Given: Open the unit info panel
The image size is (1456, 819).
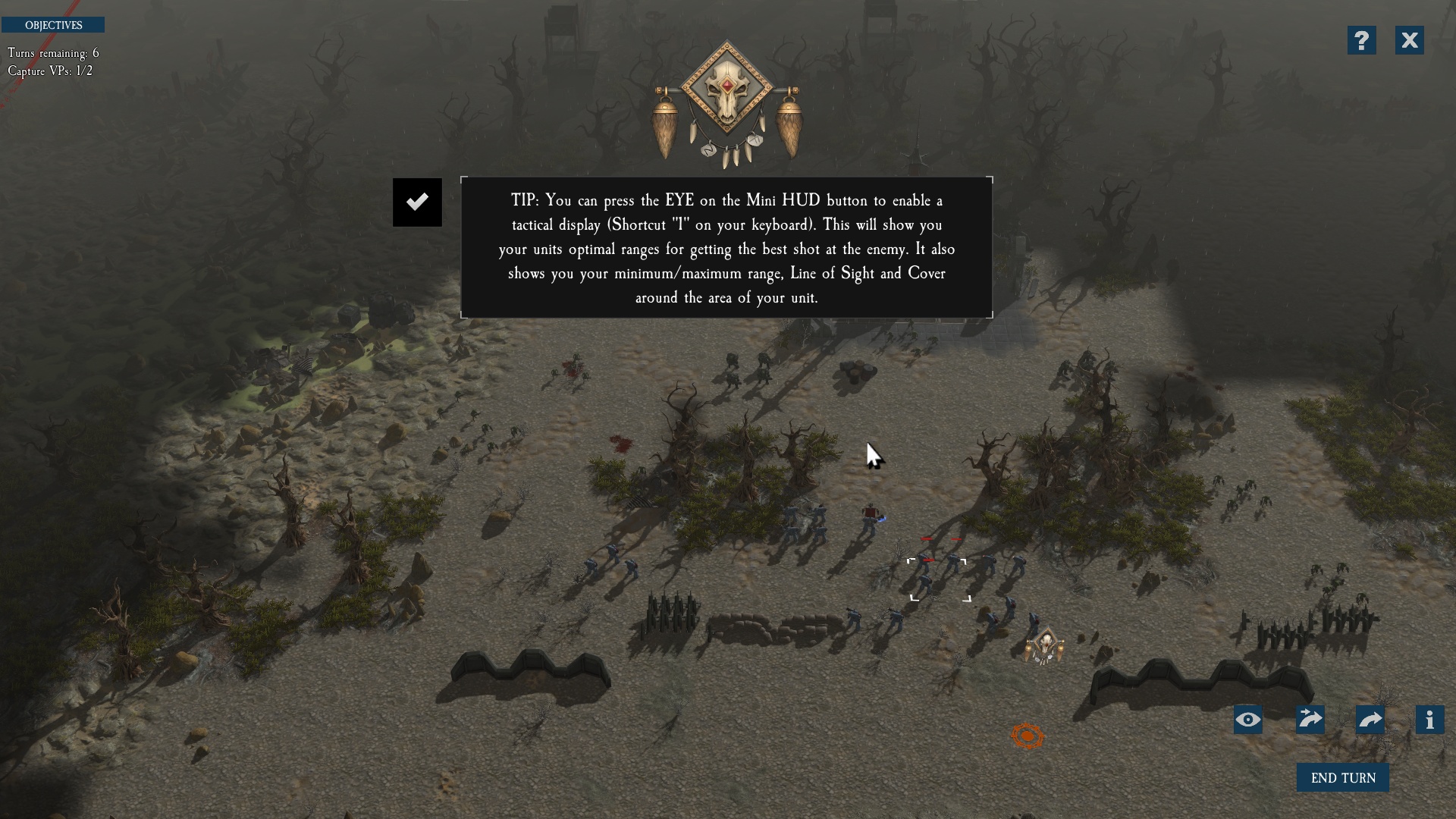Looking at the screenshot, I should click(1429, 720).
